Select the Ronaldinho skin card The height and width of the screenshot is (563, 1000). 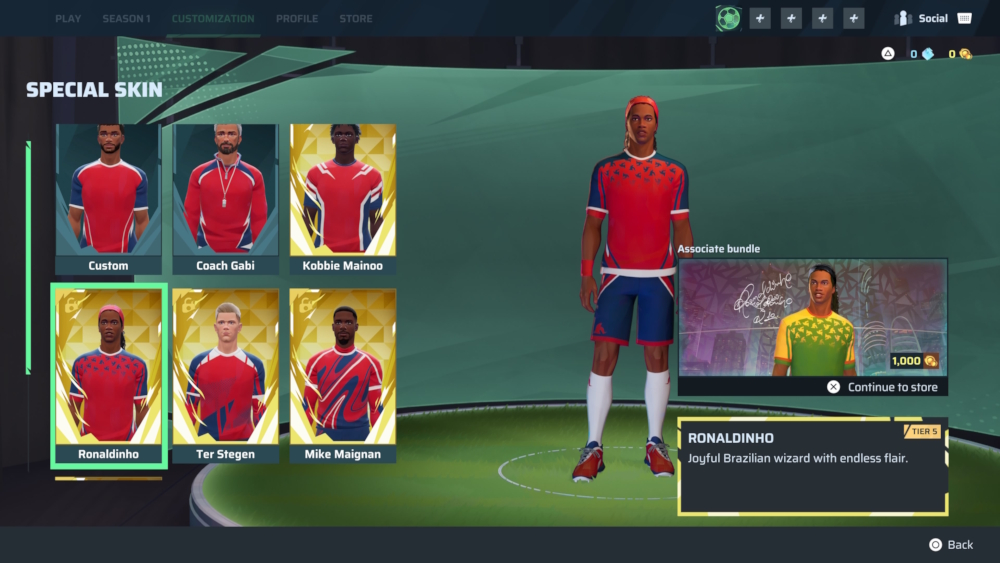pyautogui.click(x=108, y=376)
